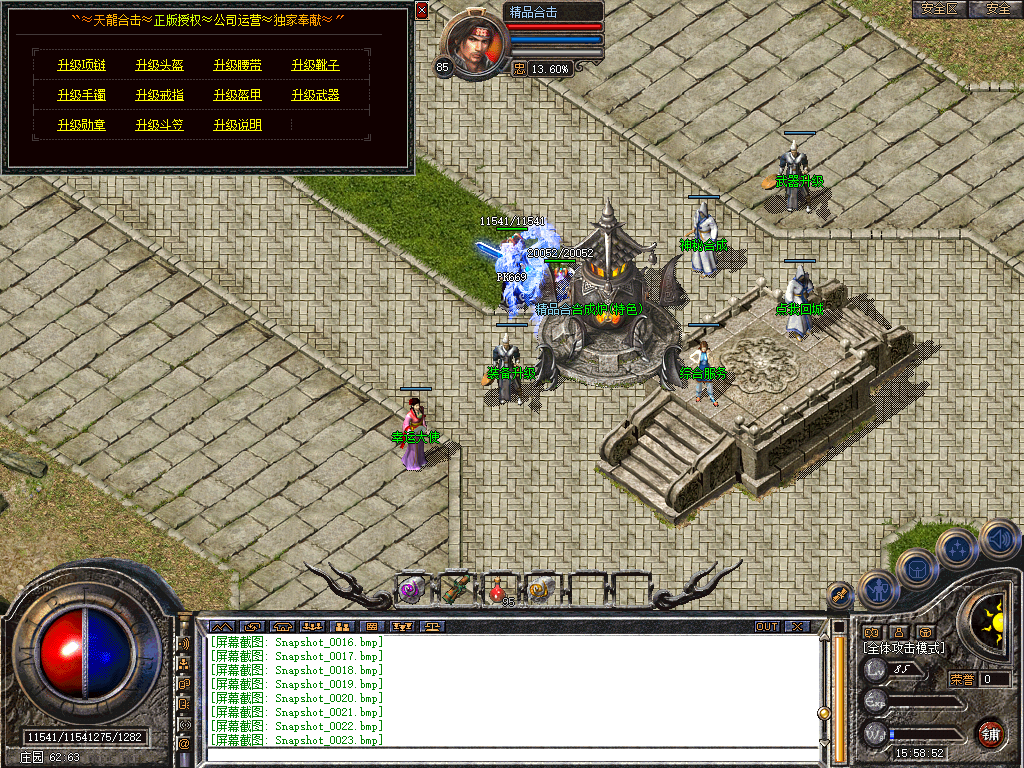Click the chat text input field

510,753
